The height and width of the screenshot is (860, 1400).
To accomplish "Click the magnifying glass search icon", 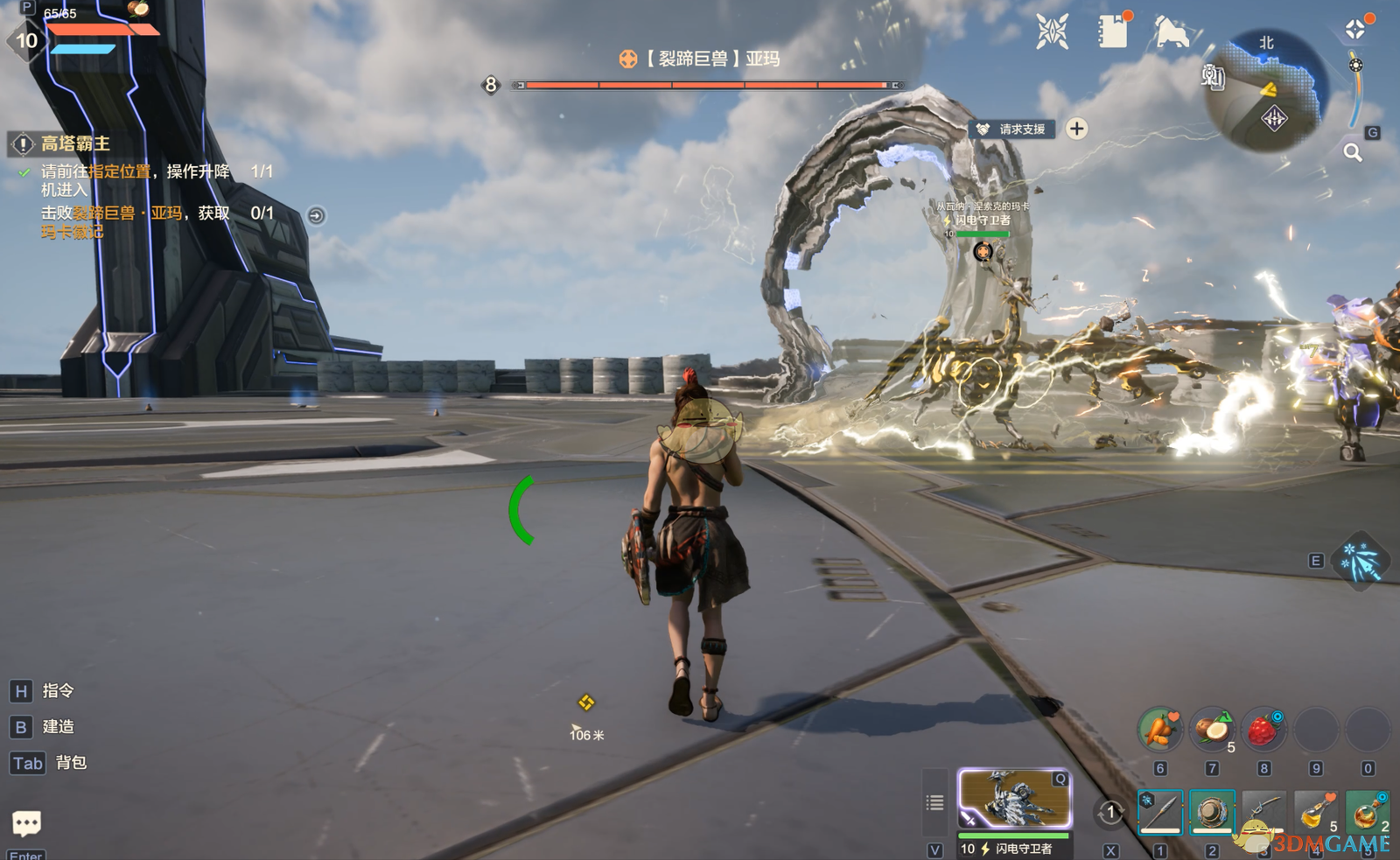I will pyautogui.click(x=1353, y=153).
